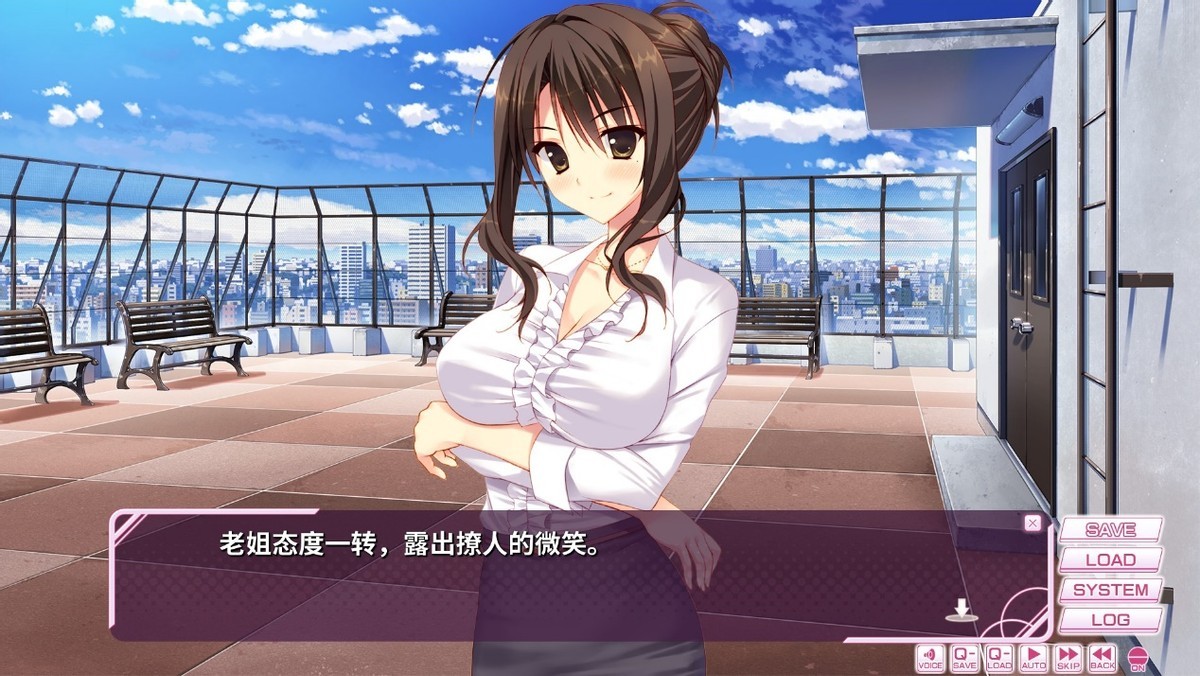Open the SAVE menu
The image size is (1200, 676).
click(1110, 530)
